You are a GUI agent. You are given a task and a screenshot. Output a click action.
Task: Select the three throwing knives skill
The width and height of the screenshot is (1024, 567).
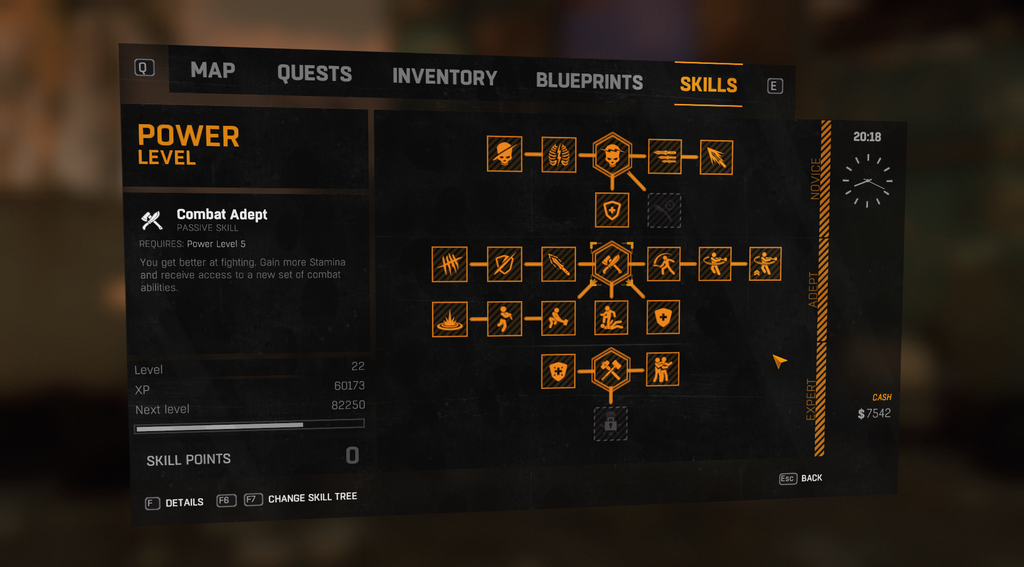(x=664, y=156)
